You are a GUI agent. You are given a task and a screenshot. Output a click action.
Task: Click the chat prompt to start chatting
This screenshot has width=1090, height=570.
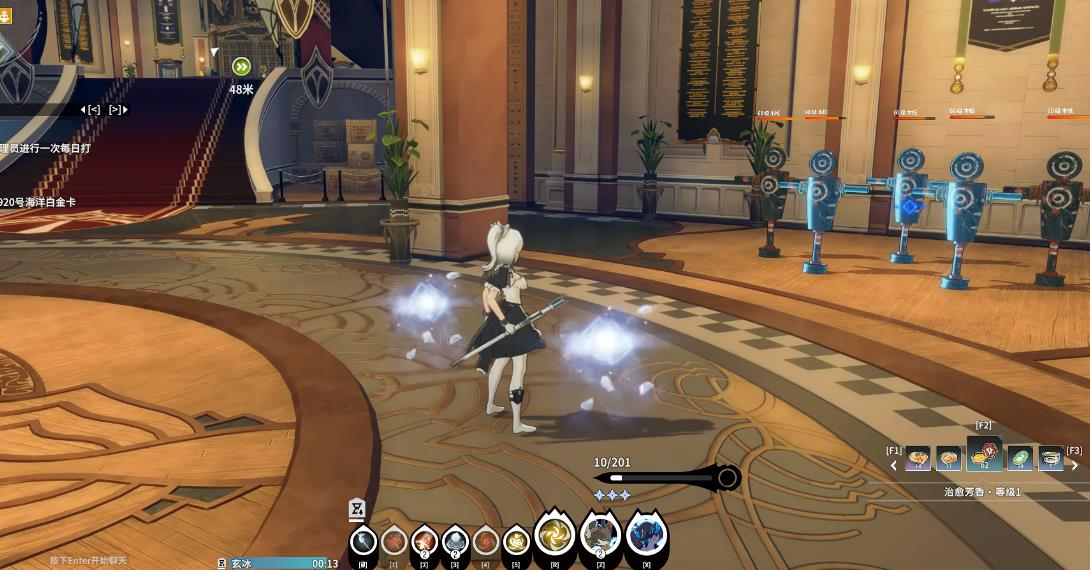89,561
